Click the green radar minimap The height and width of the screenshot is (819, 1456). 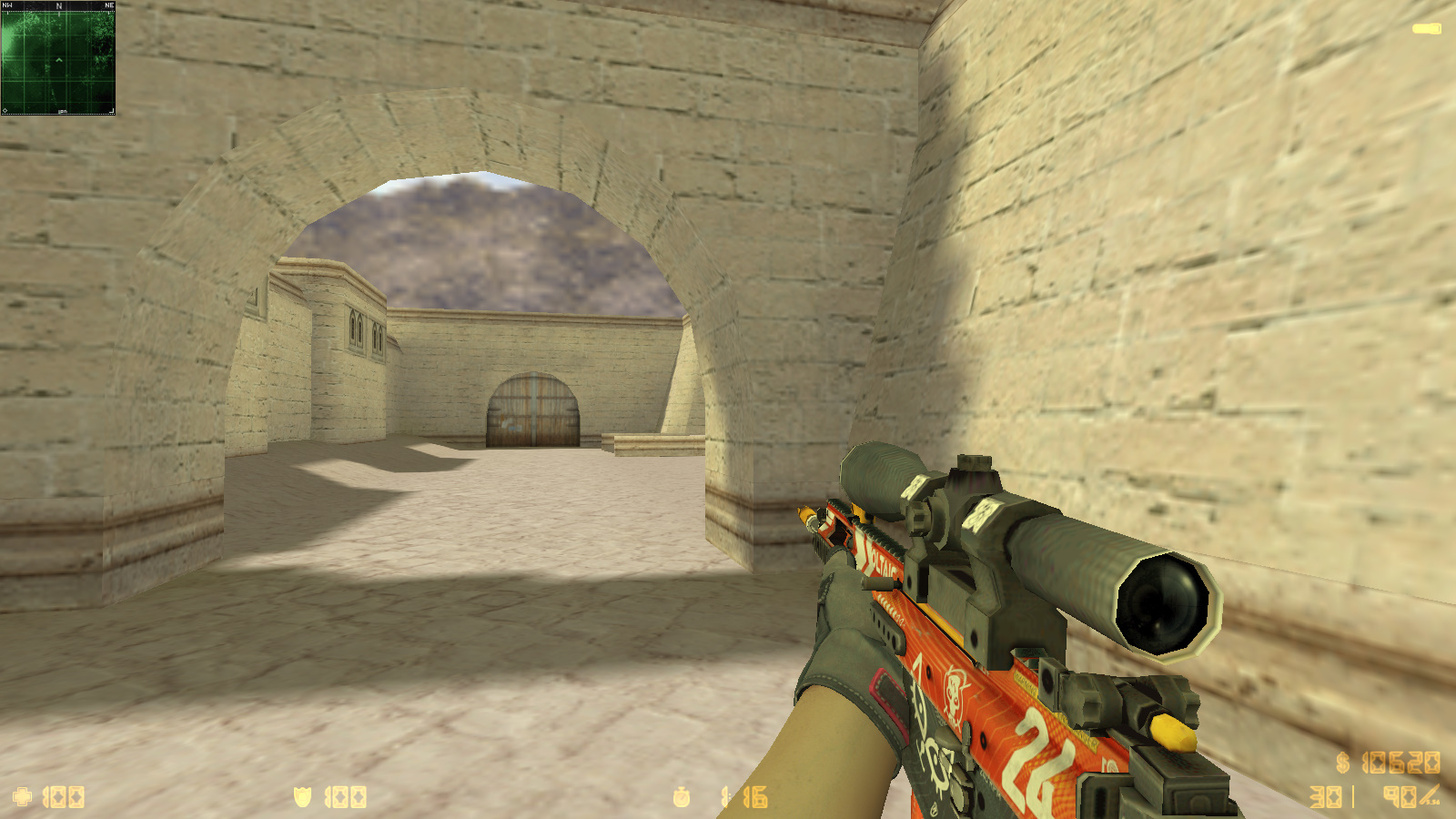[58, 58]
